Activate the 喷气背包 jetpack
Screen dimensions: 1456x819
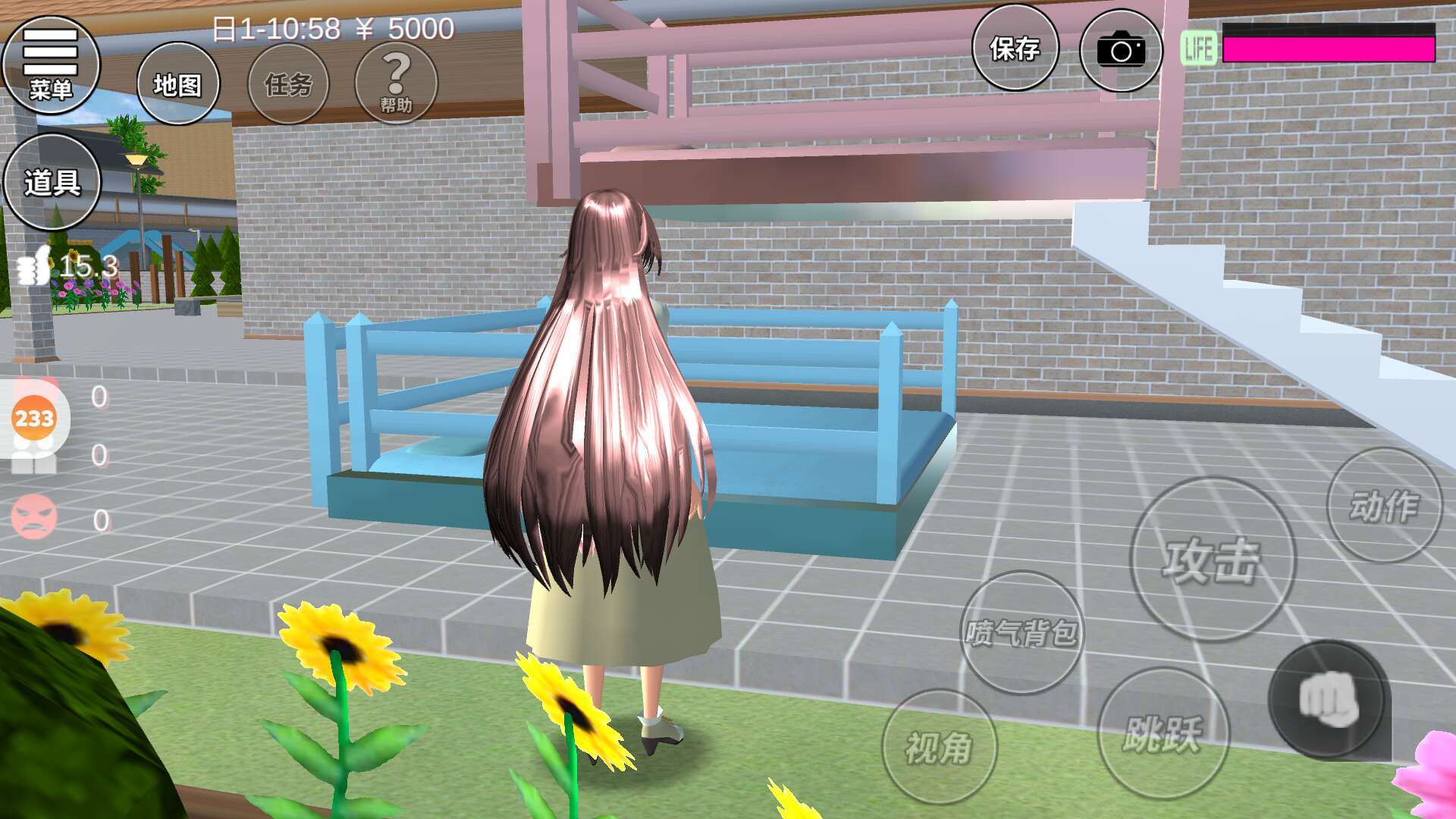click(x=1021, y=632)
